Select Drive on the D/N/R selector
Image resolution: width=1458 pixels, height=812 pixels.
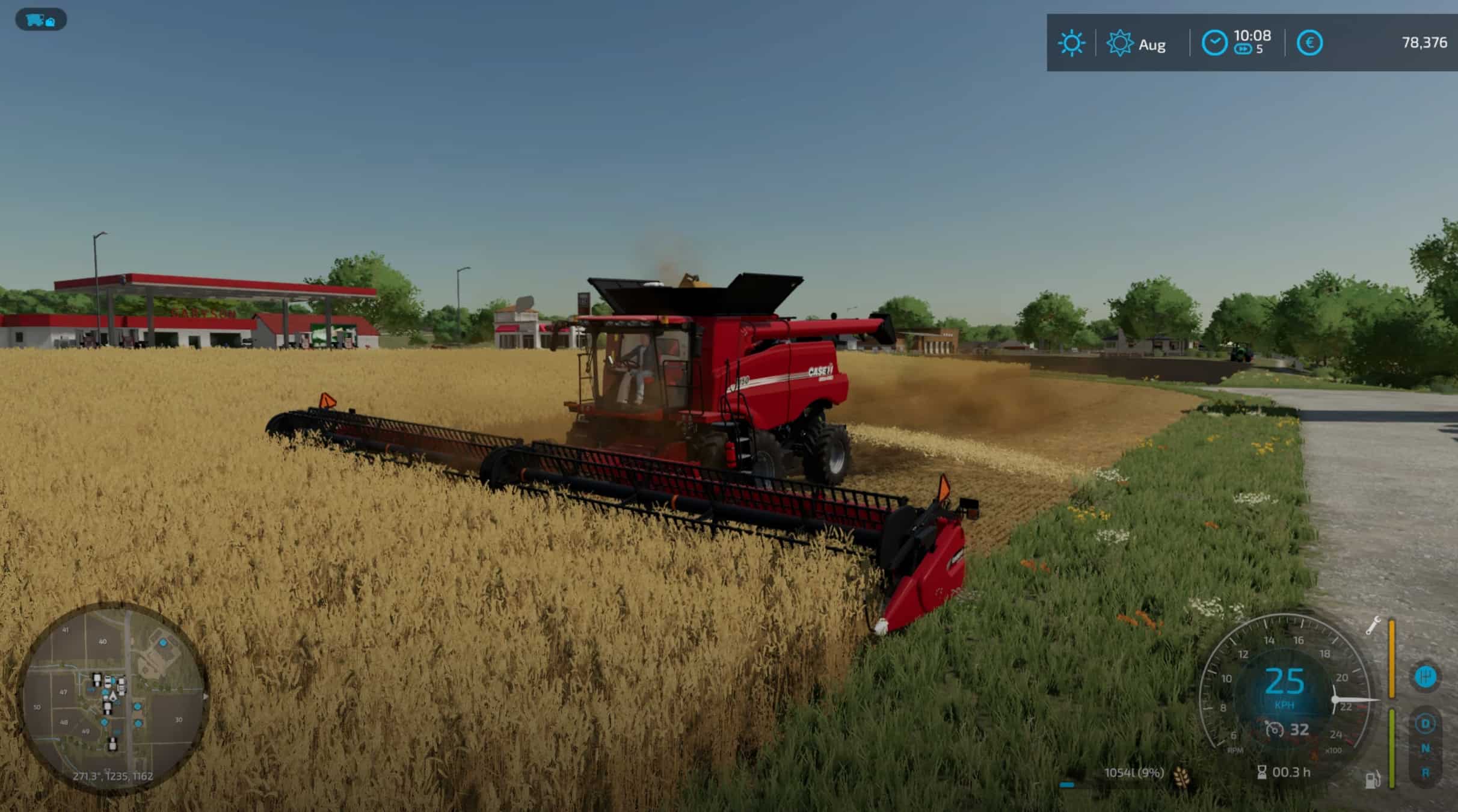(x=1425, y=724)
